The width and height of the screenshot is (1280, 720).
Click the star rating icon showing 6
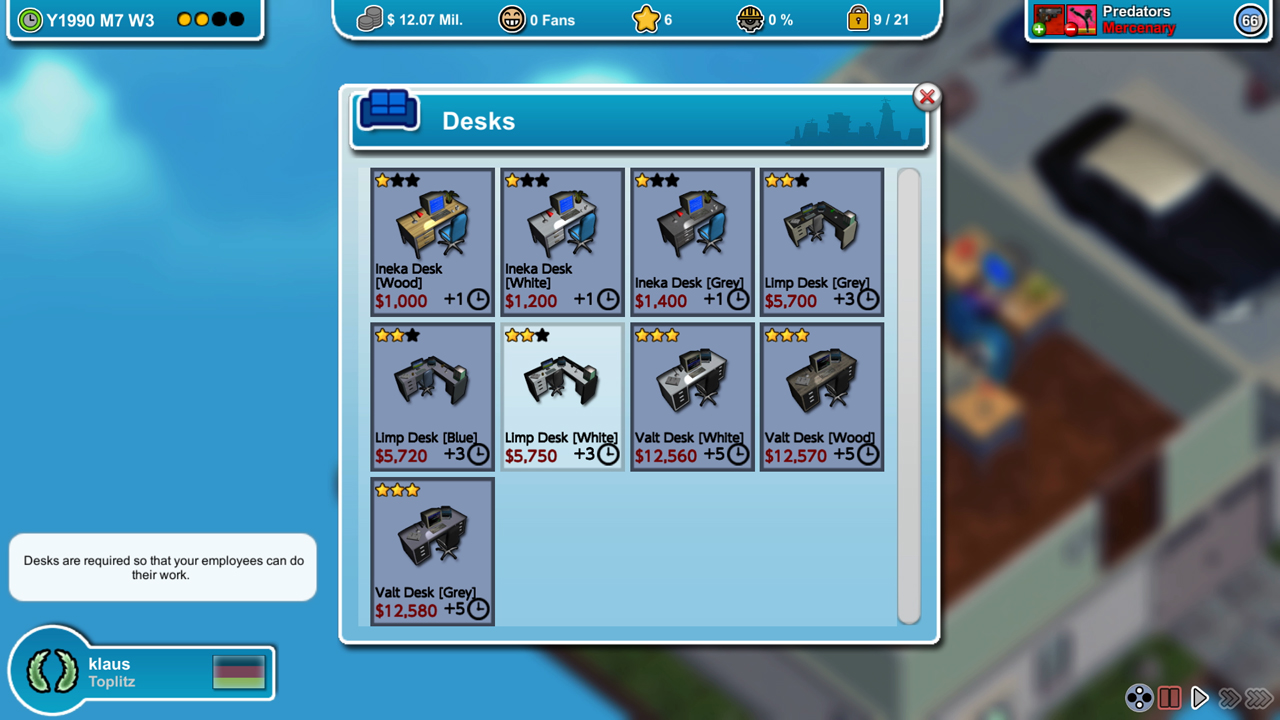click(647, 19)
